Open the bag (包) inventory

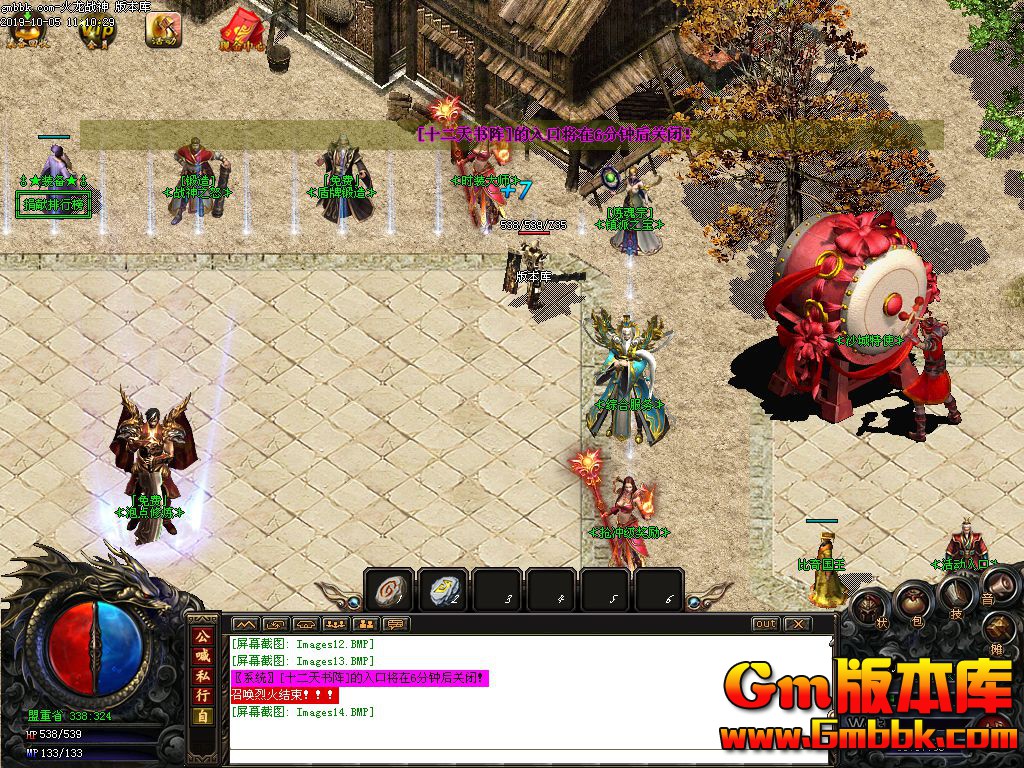(x=915, y=600)
